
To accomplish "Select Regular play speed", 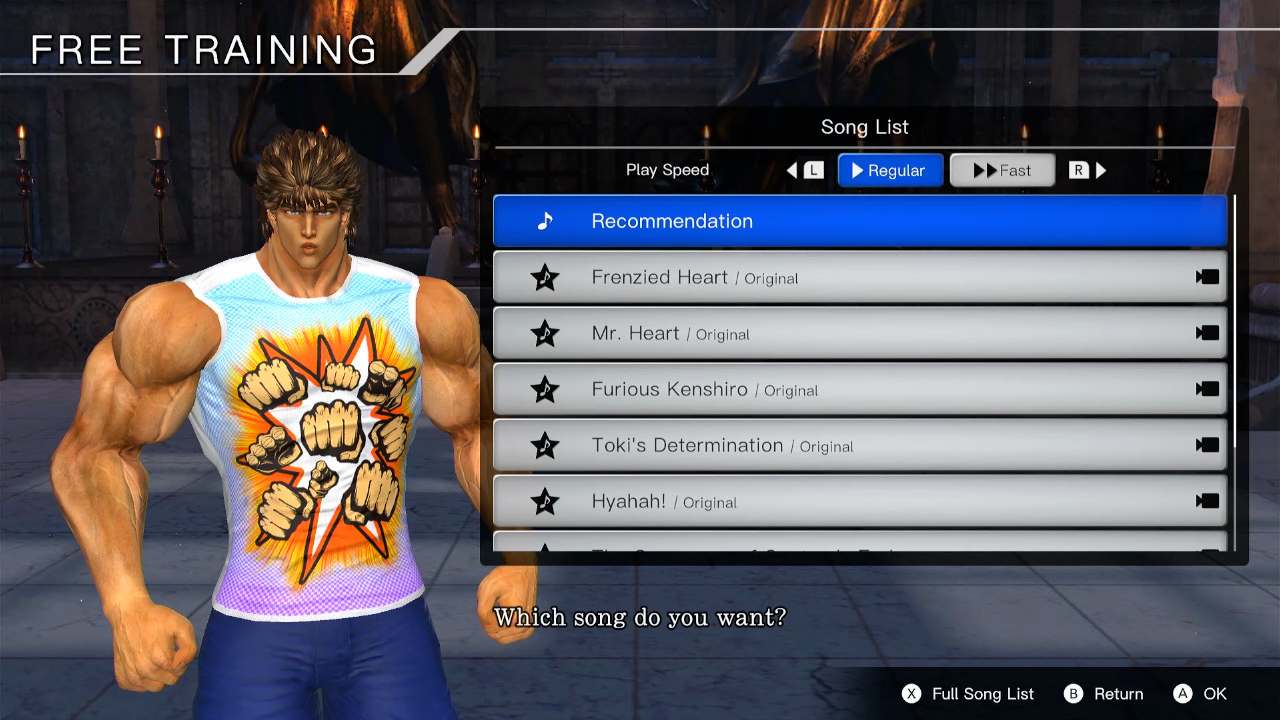I will pos(890,169).
